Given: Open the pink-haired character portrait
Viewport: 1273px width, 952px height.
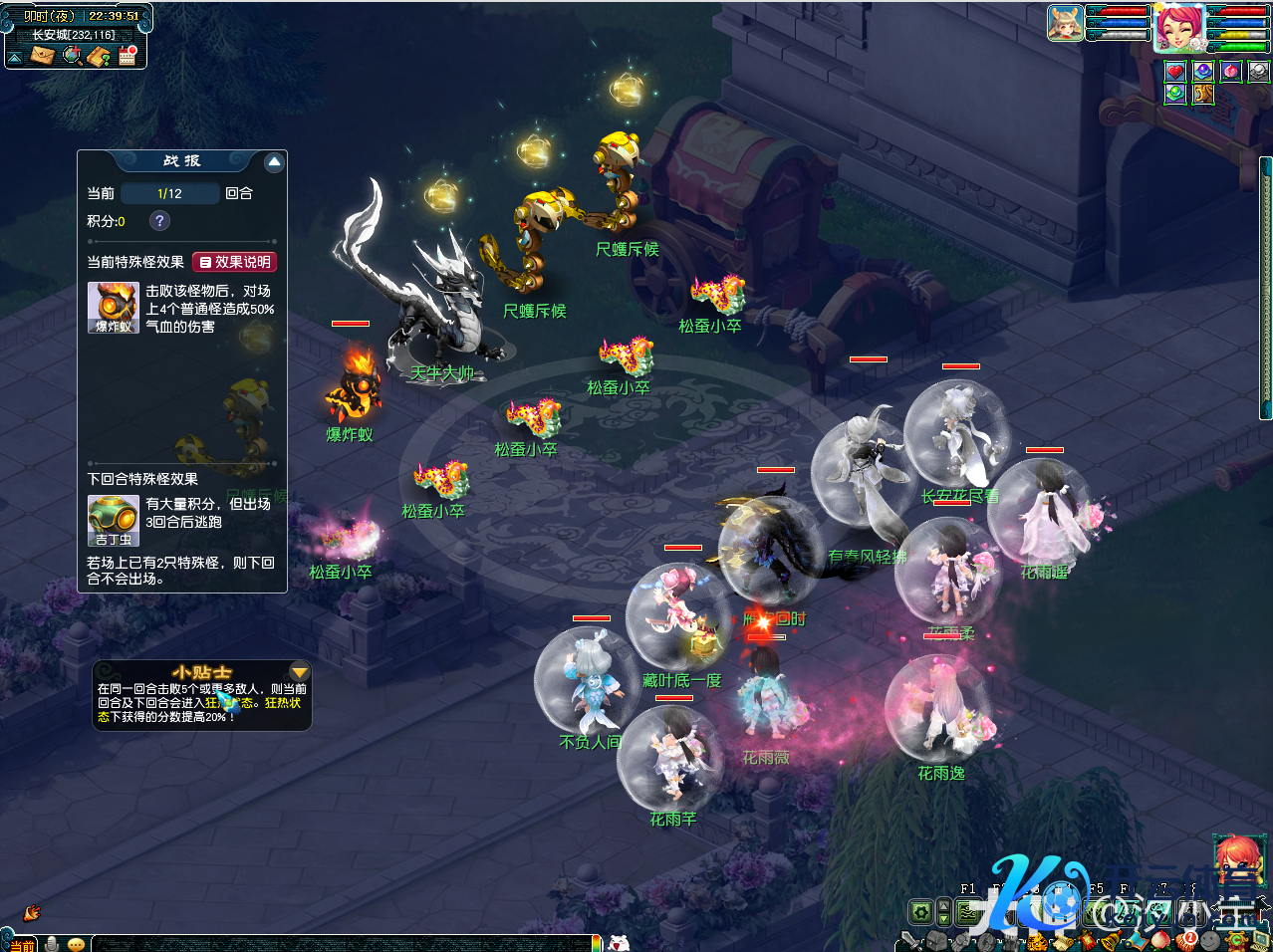Looking at the screenshot, I should tap(1178, 27).
